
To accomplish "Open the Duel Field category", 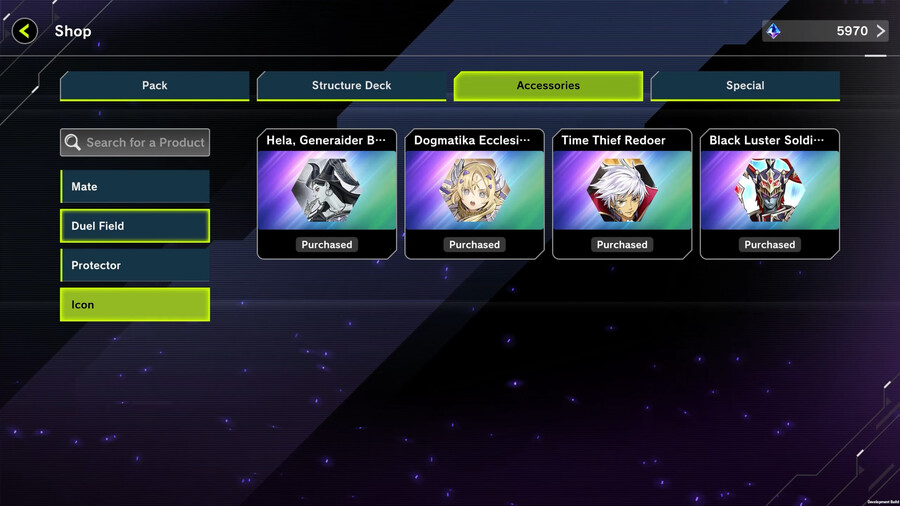I will coord(135,226).
